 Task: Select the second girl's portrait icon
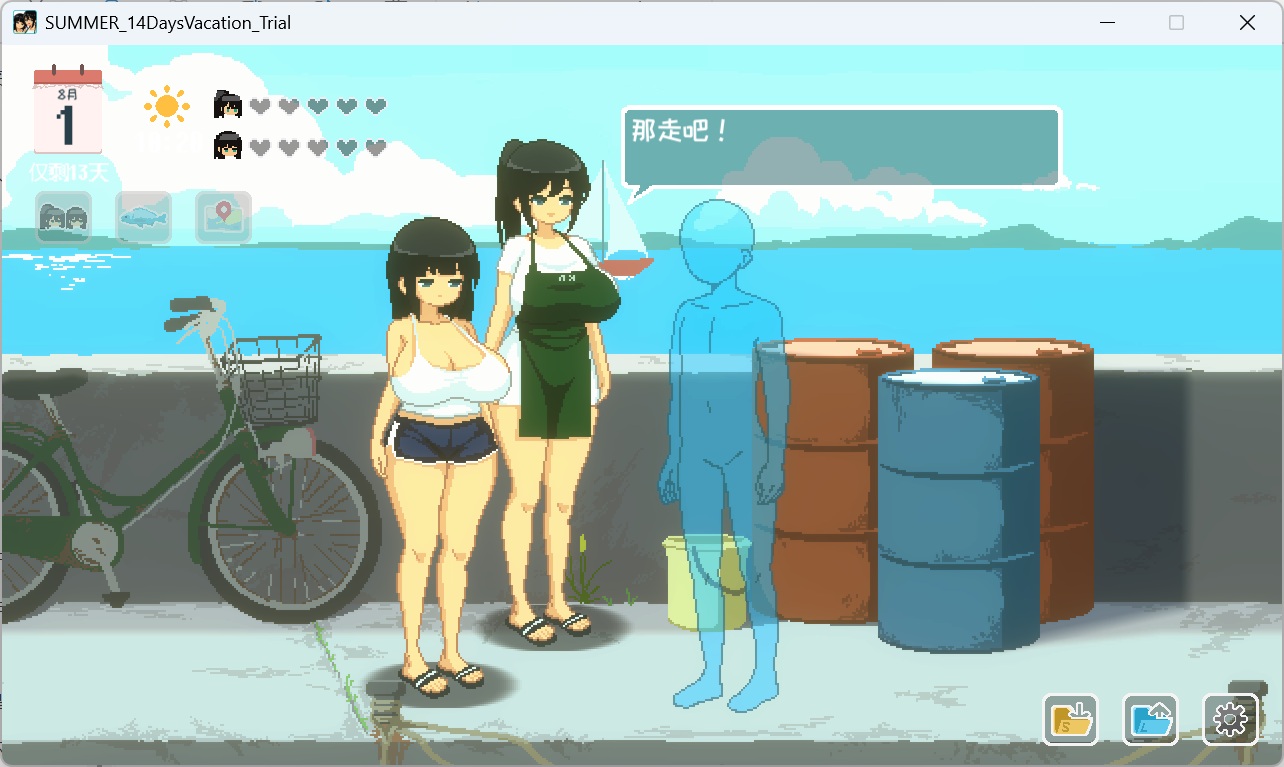pos(227,147)
